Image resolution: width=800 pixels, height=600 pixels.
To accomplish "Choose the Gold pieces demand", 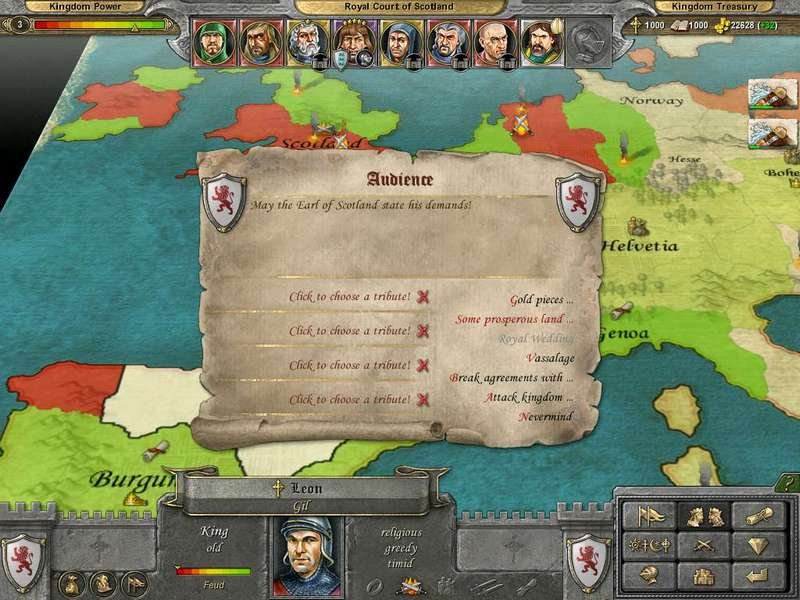I will (x=541, y=299).
